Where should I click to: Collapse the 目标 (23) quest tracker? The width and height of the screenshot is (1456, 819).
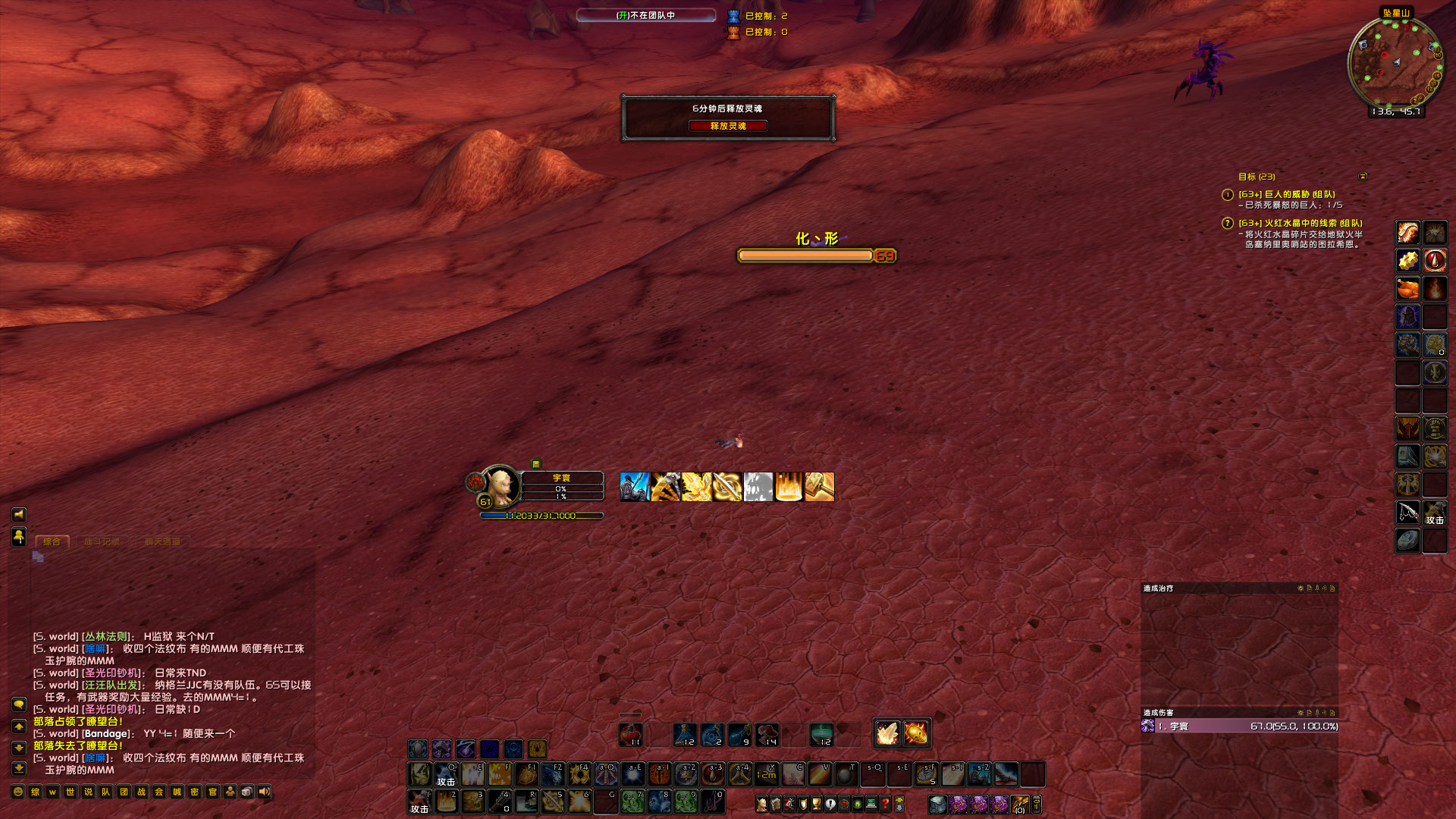click(1363, 176)
